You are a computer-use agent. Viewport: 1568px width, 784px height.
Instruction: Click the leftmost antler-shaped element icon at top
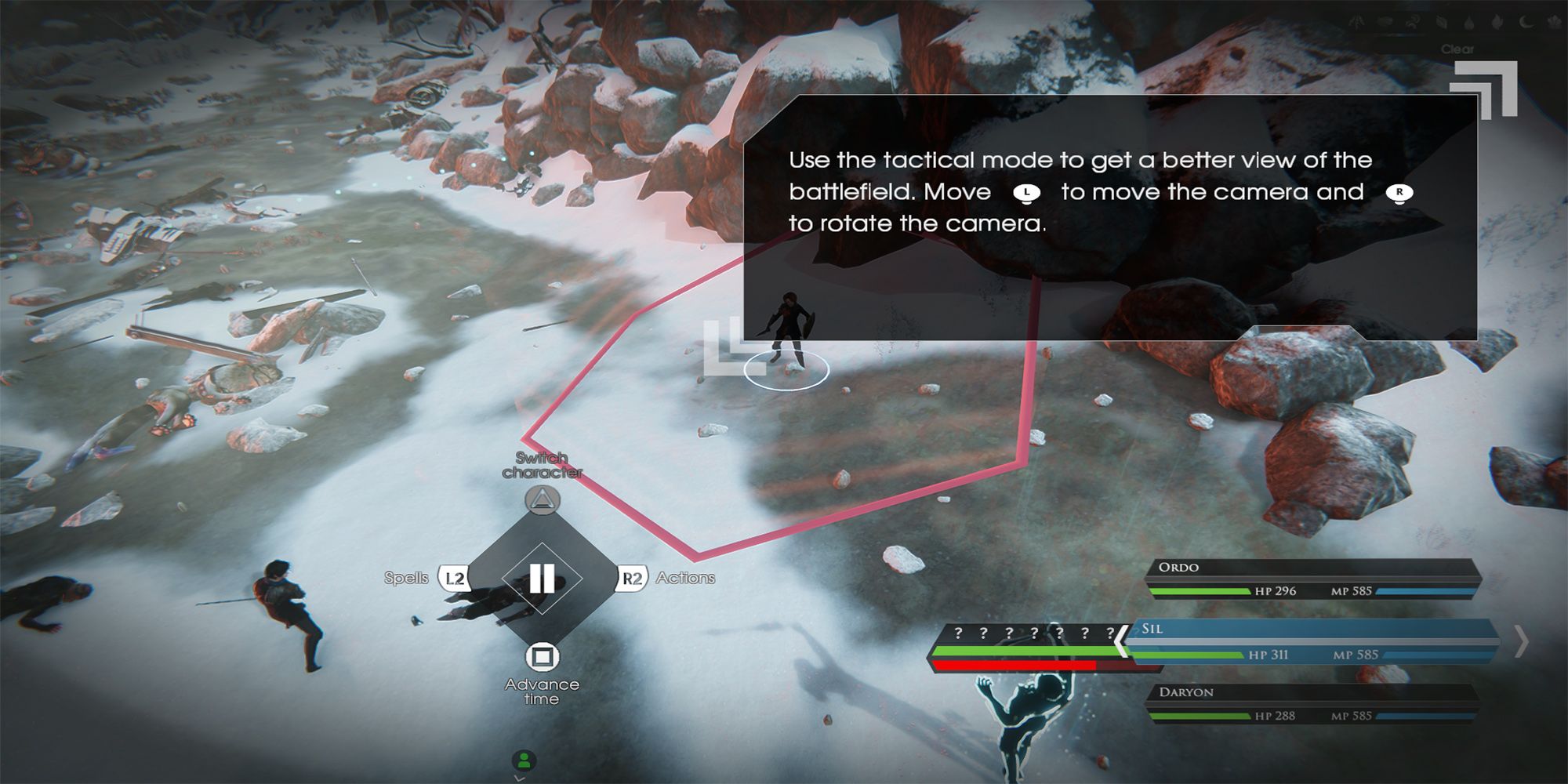1359,22
